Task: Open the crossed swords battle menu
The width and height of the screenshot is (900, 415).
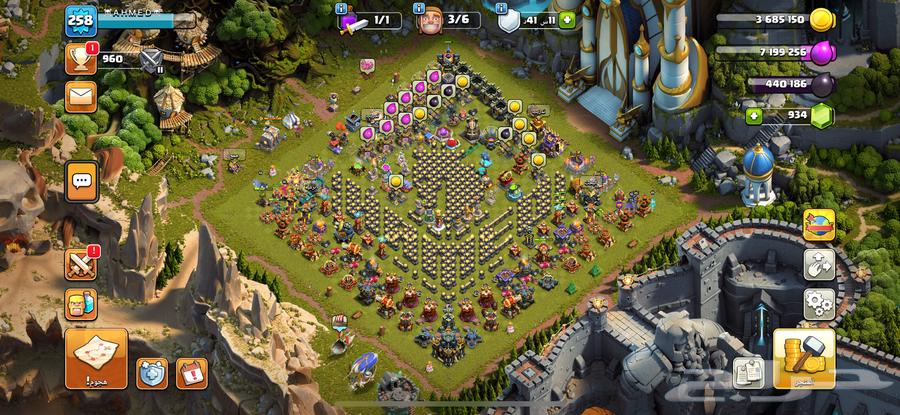Action: 81,264
